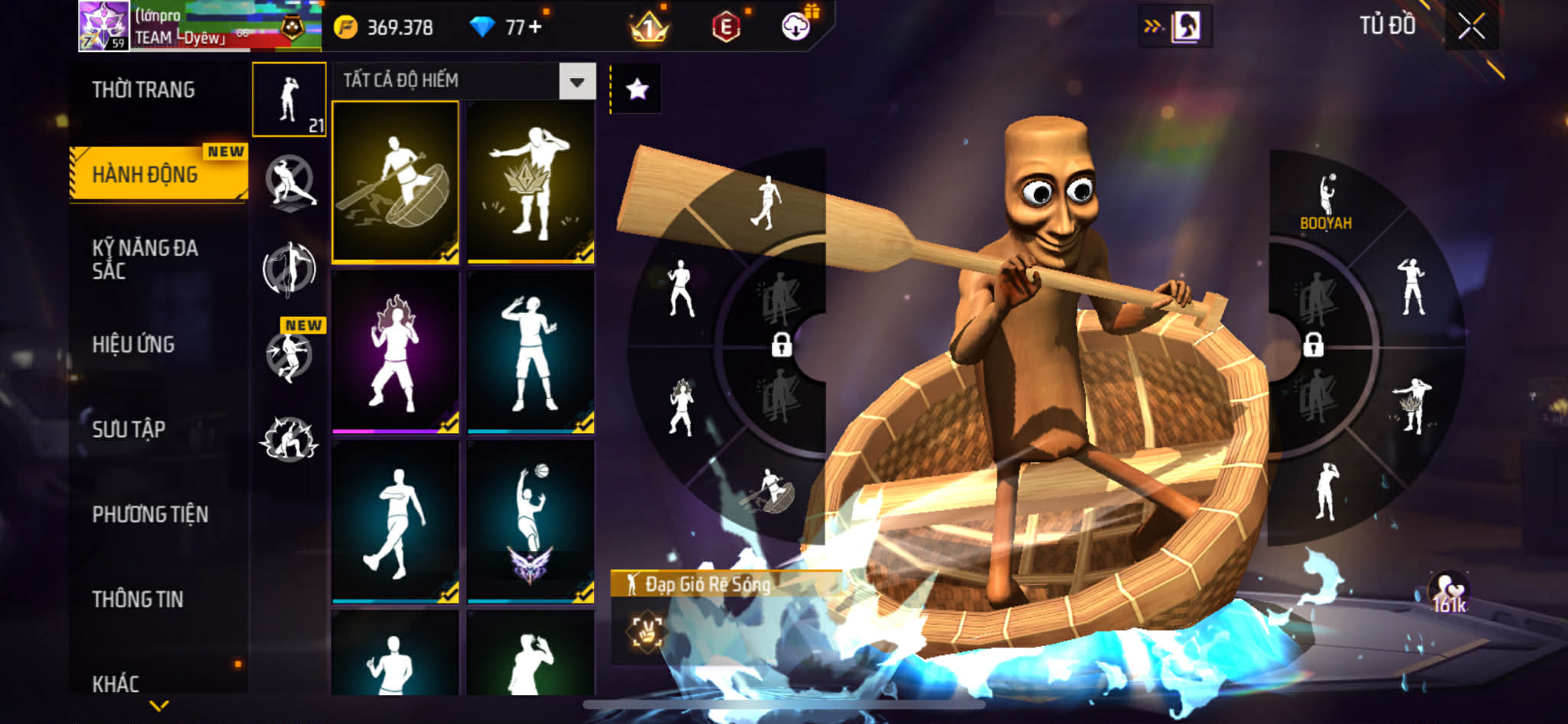The image size is (1568, 724).
Task: Switch to Kỹ Năng Đa Sắc
Action: click(145, 259)
